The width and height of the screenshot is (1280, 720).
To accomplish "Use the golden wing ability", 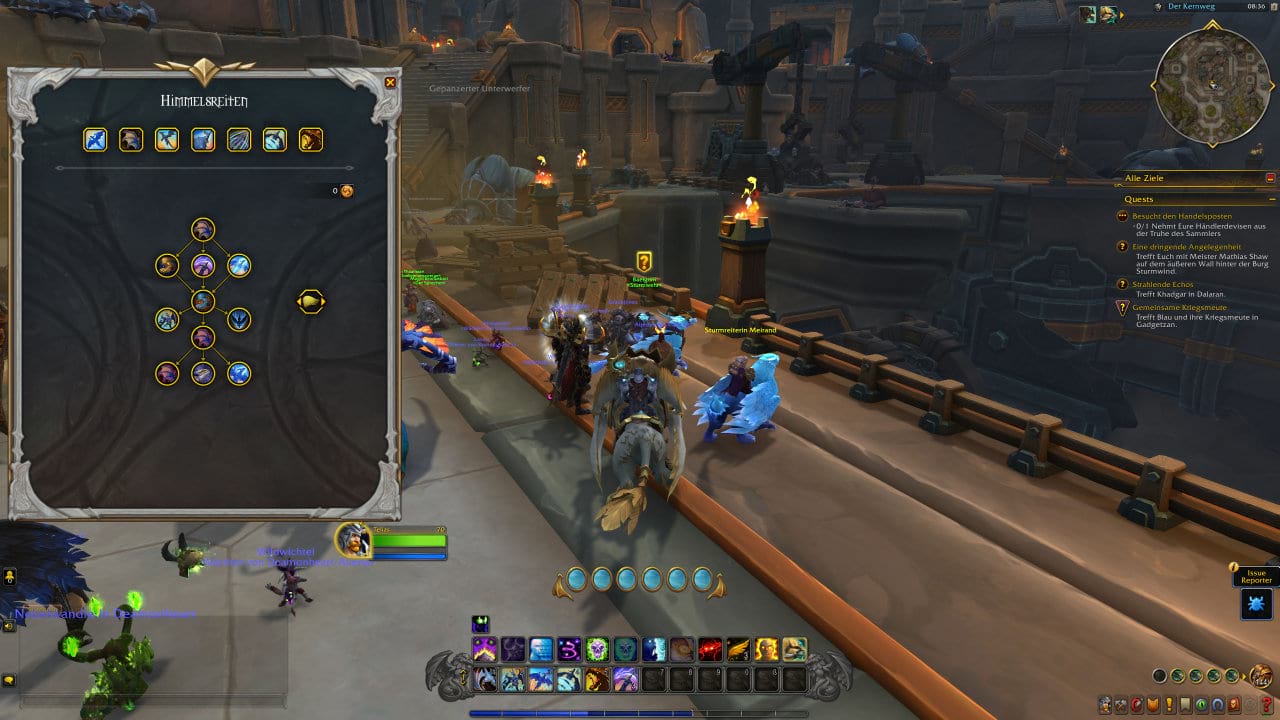I will [738, 649].
